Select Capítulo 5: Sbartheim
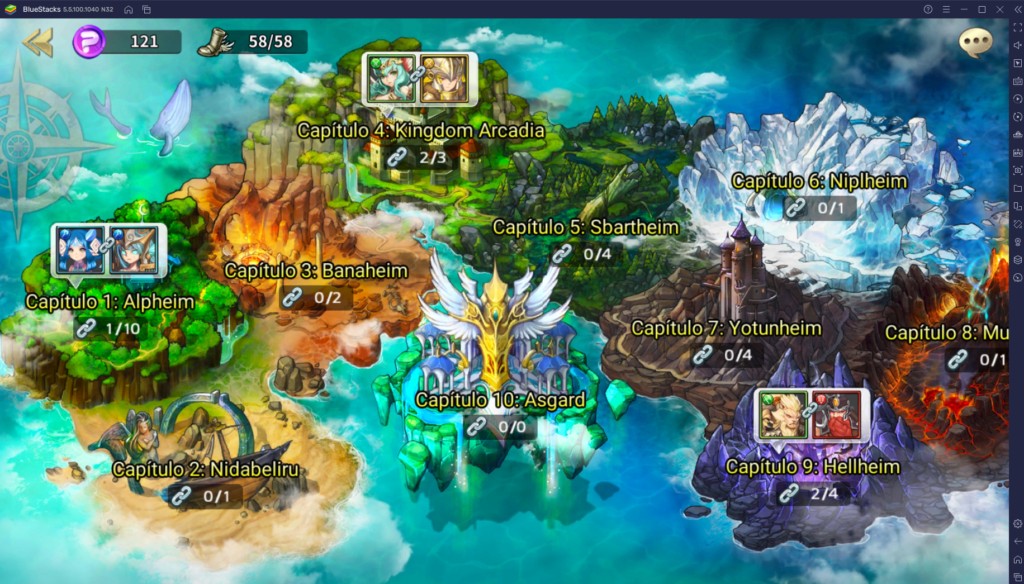Viewport: 1024px width, 584px height. tap(585, 228)
